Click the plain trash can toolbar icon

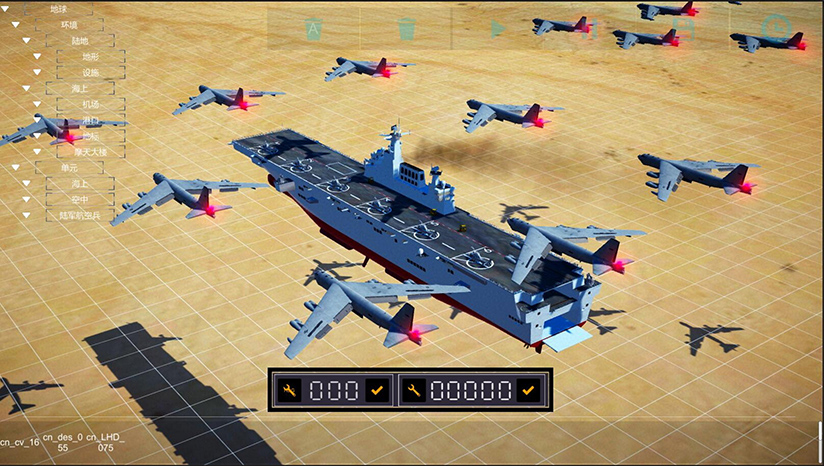[406, 29]
